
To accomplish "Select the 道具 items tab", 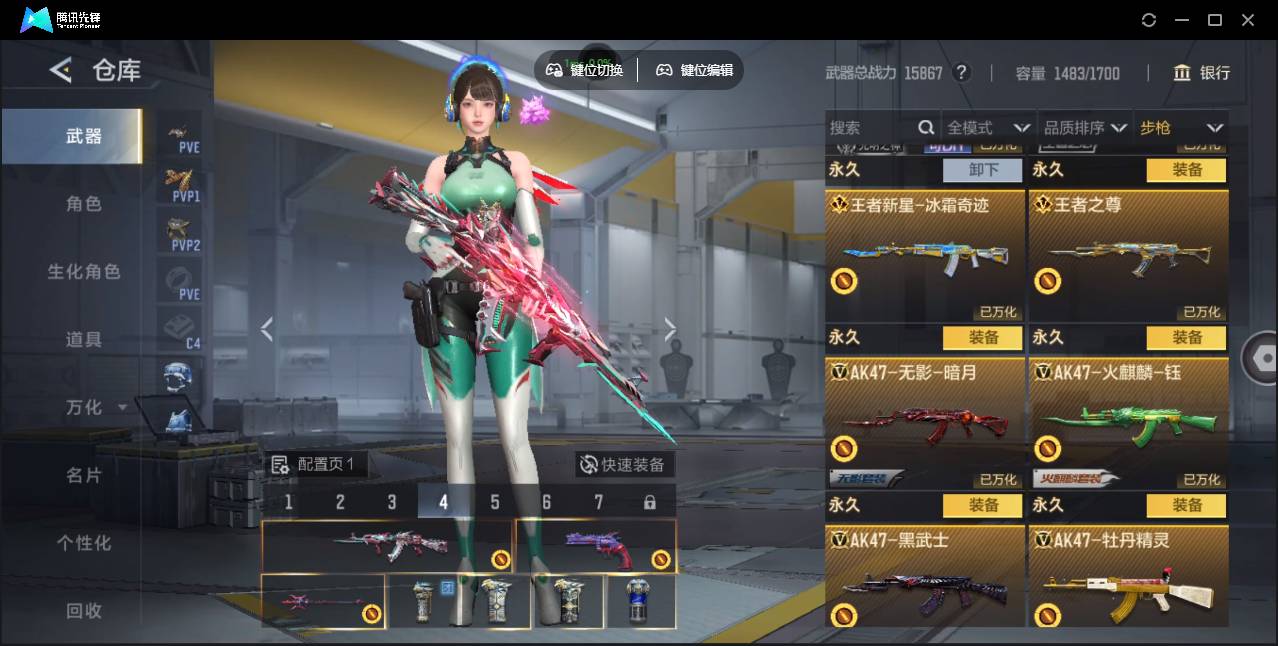I will 84,340.
